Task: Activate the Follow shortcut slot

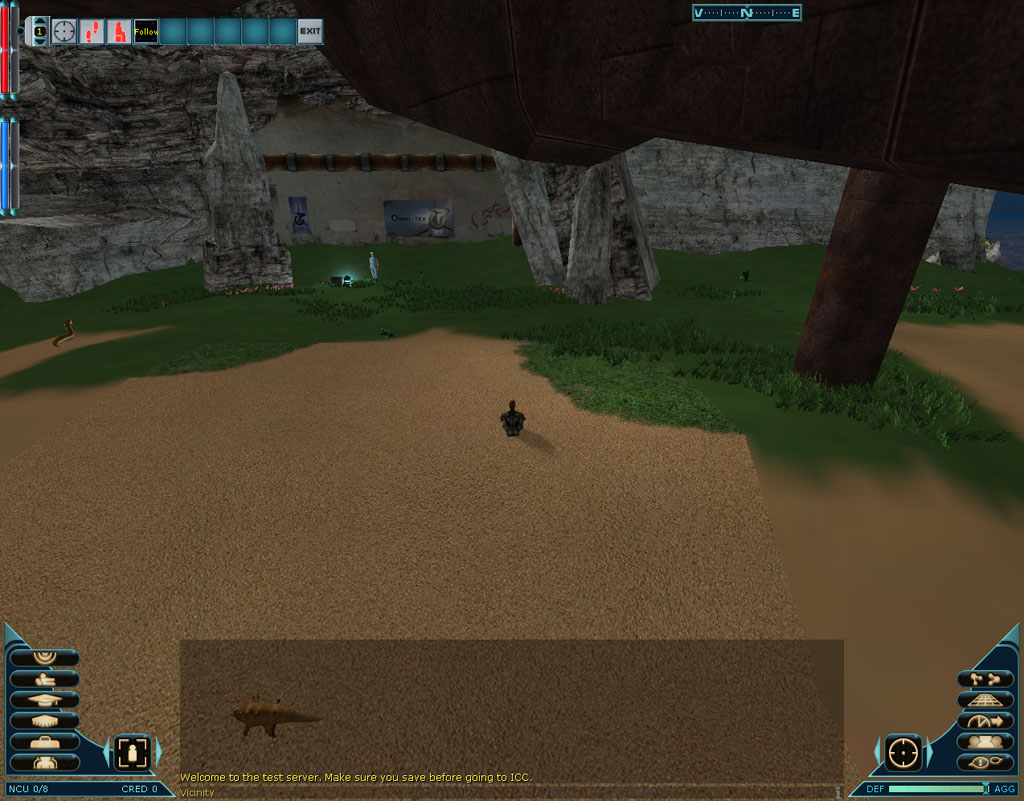Action: tap(146, 32)
